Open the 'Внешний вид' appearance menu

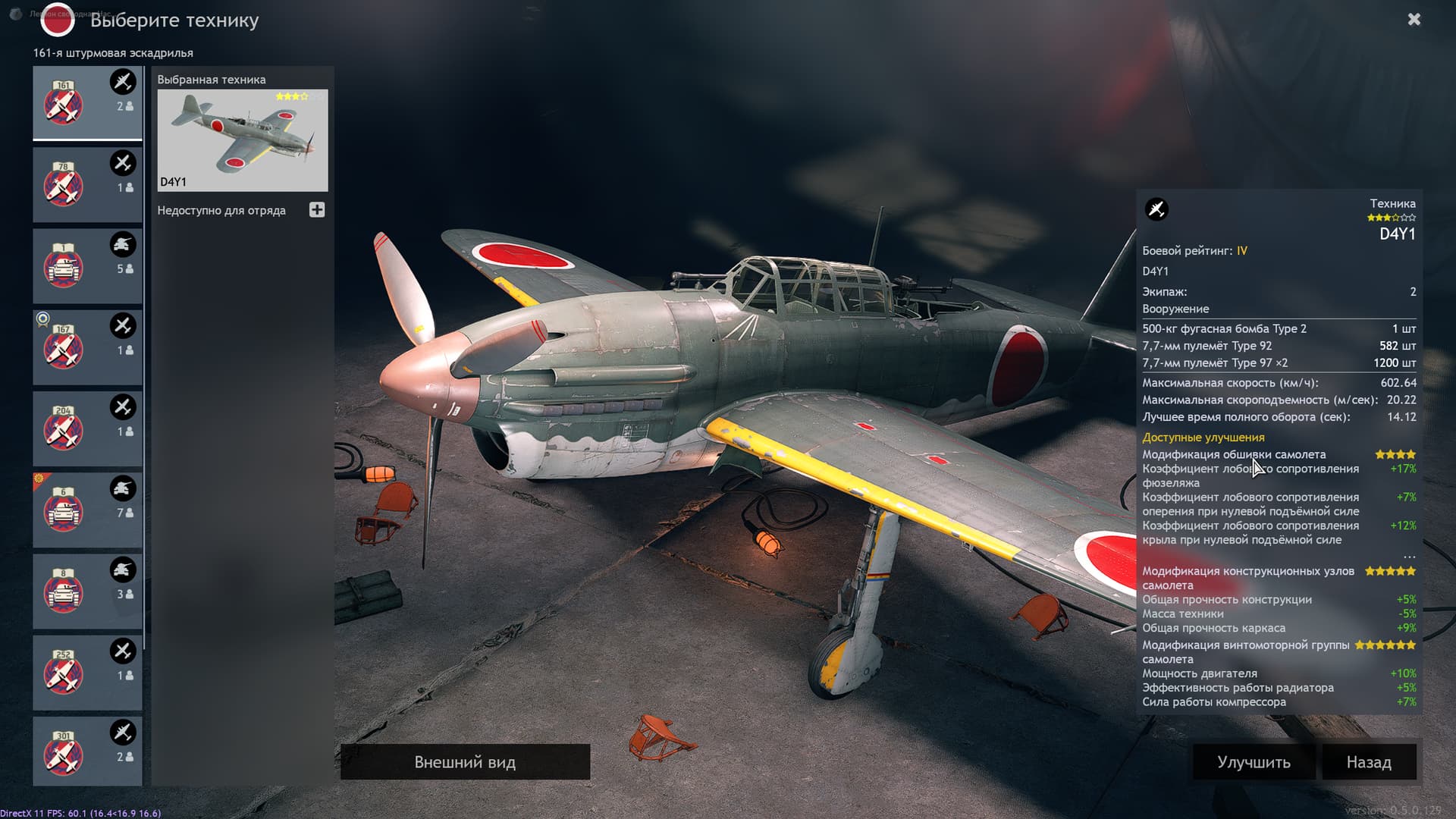click(x=465, y=762)
